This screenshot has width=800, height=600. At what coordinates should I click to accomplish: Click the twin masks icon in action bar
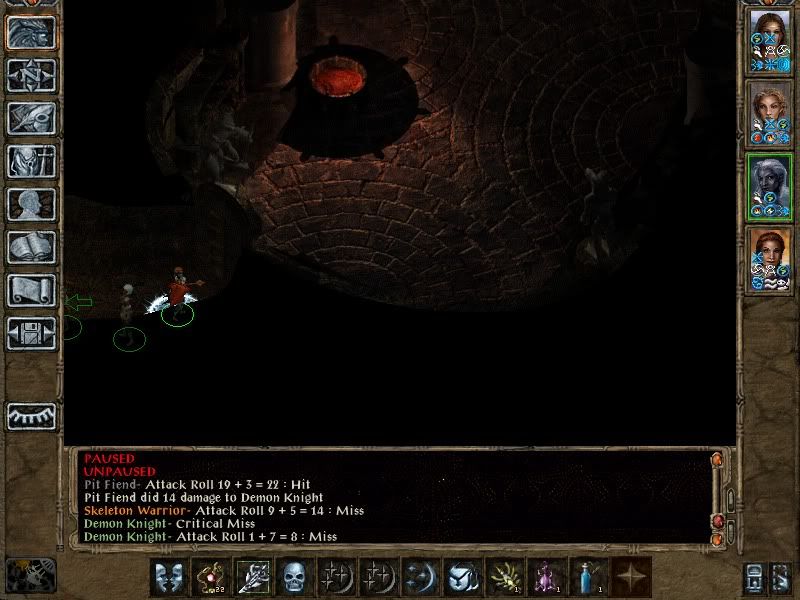click(167, 577)
